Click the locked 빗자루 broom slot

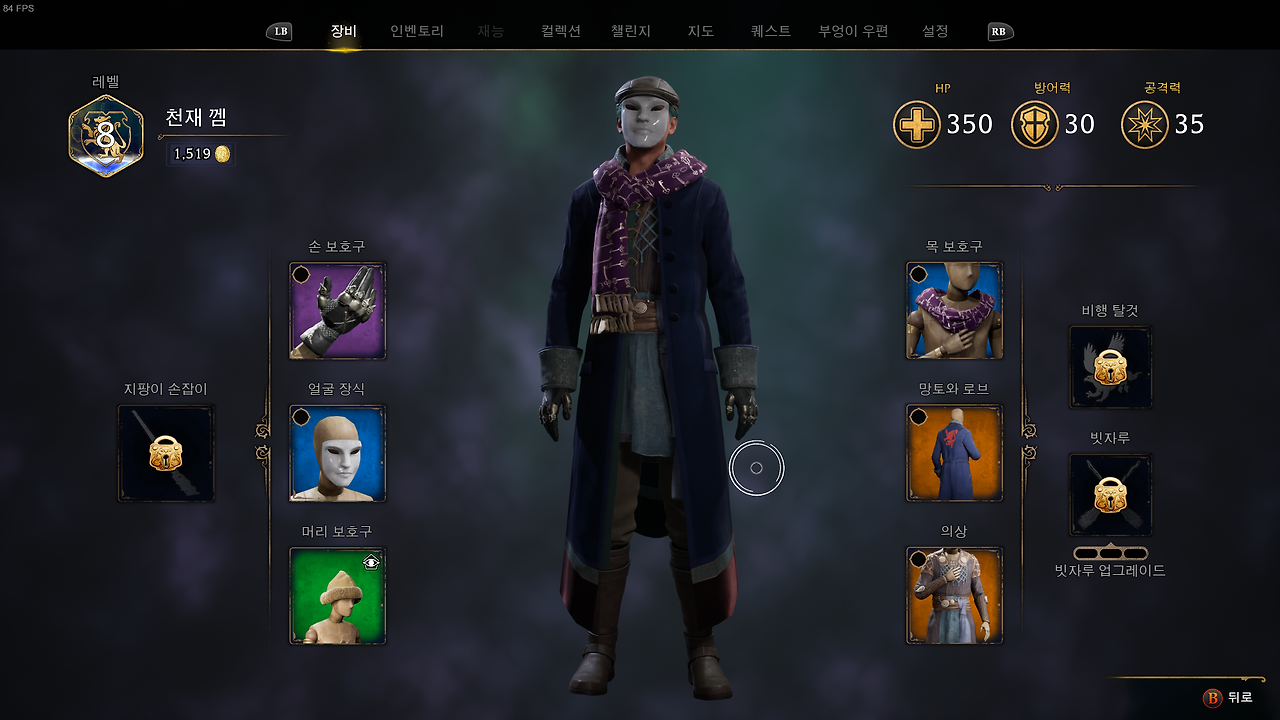tap(1110, 494)
